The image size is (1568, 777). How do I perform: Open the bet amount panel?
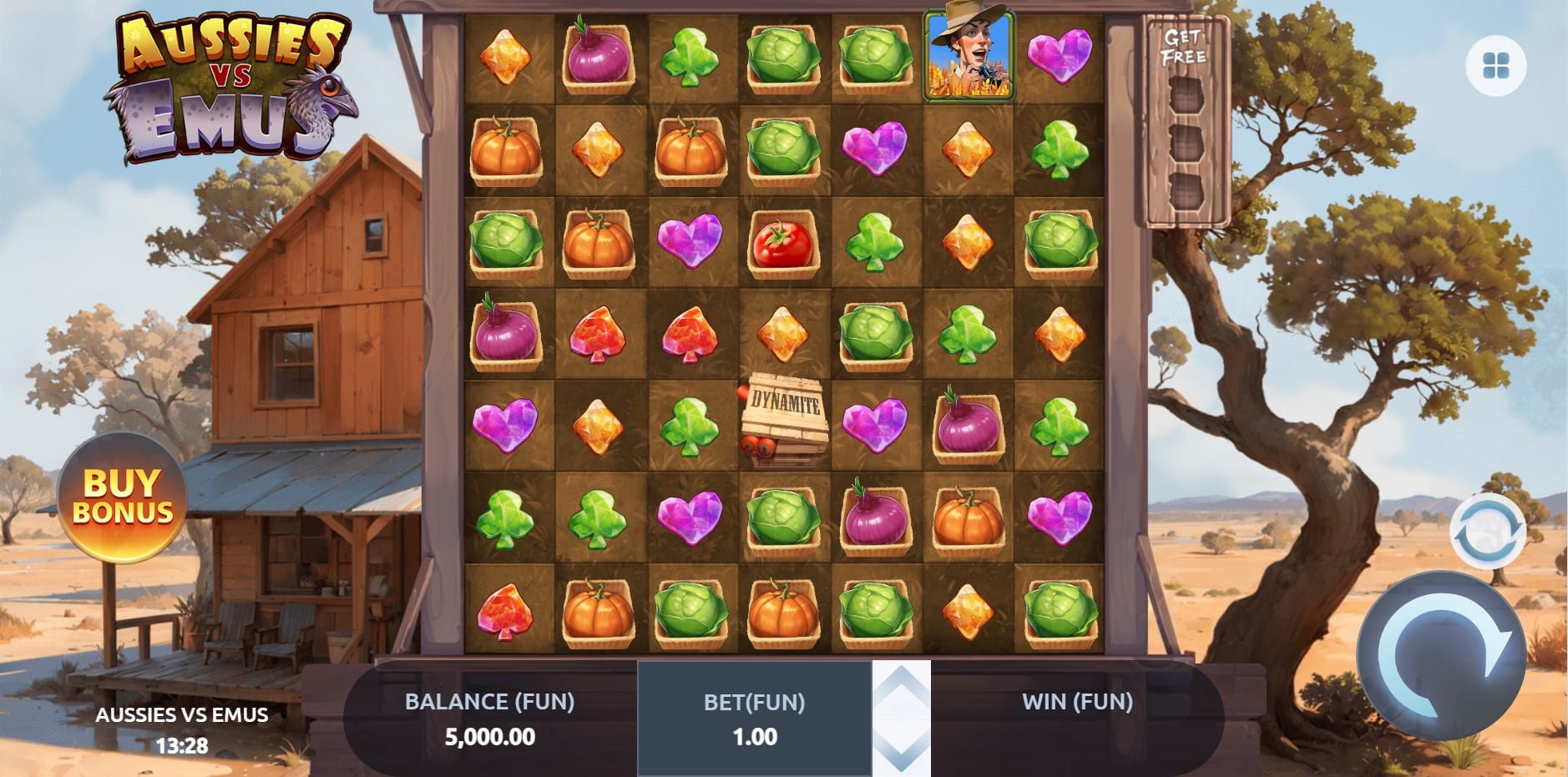[x=754, y=719]
